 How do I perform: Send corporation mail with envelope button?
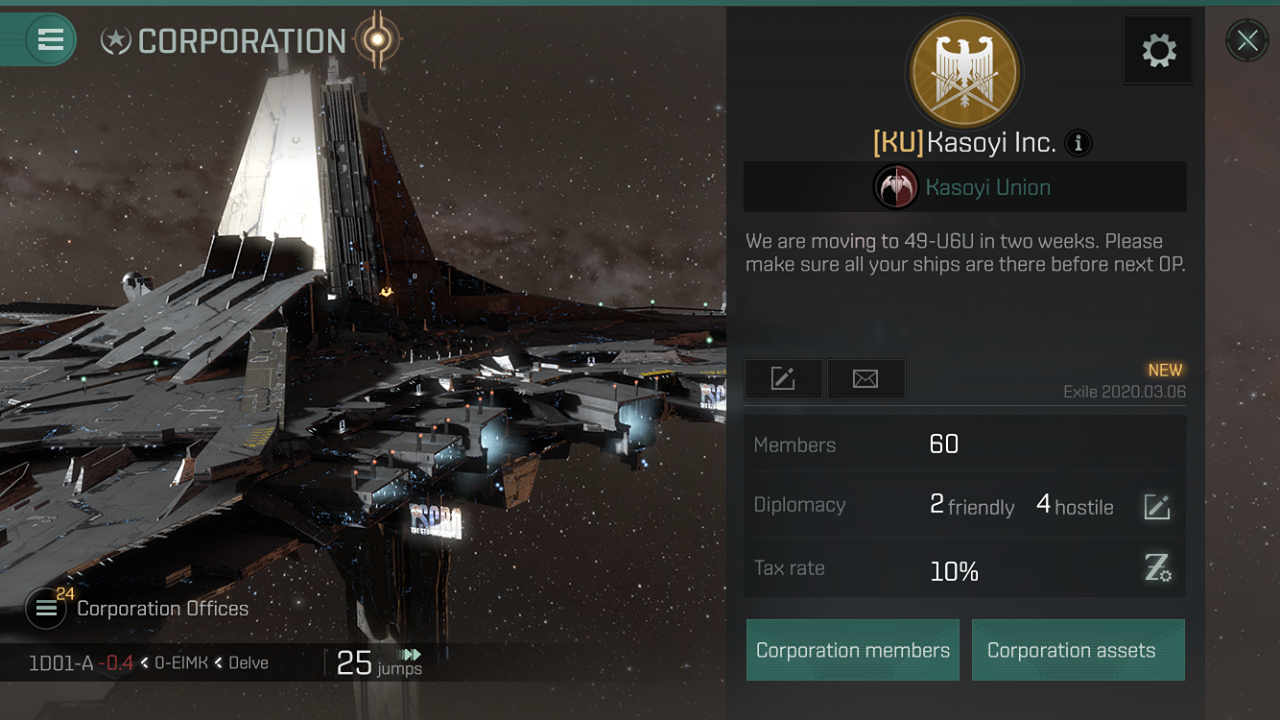tap(866, 379)
